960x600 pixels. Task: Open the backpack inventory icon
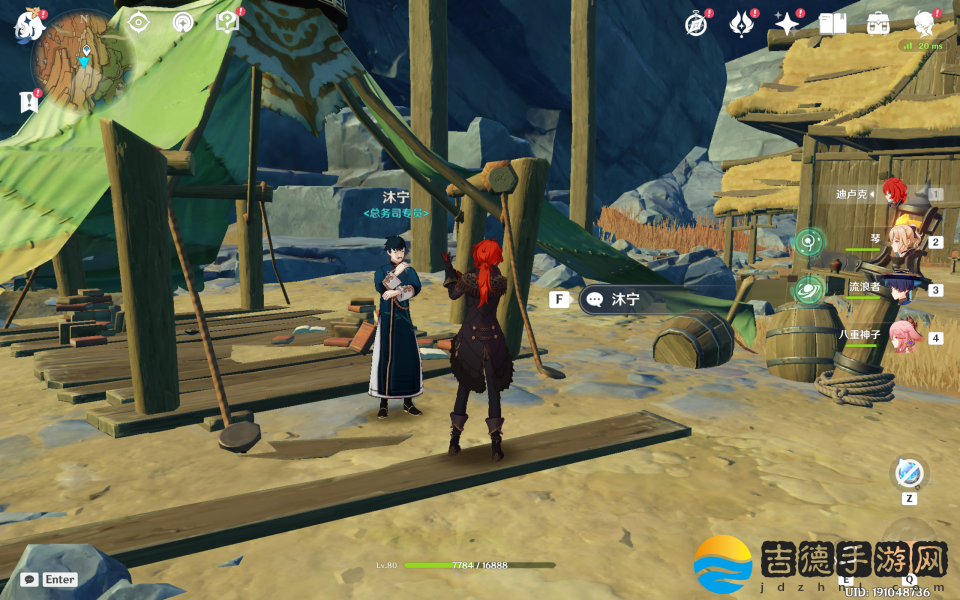pos(878,24)
